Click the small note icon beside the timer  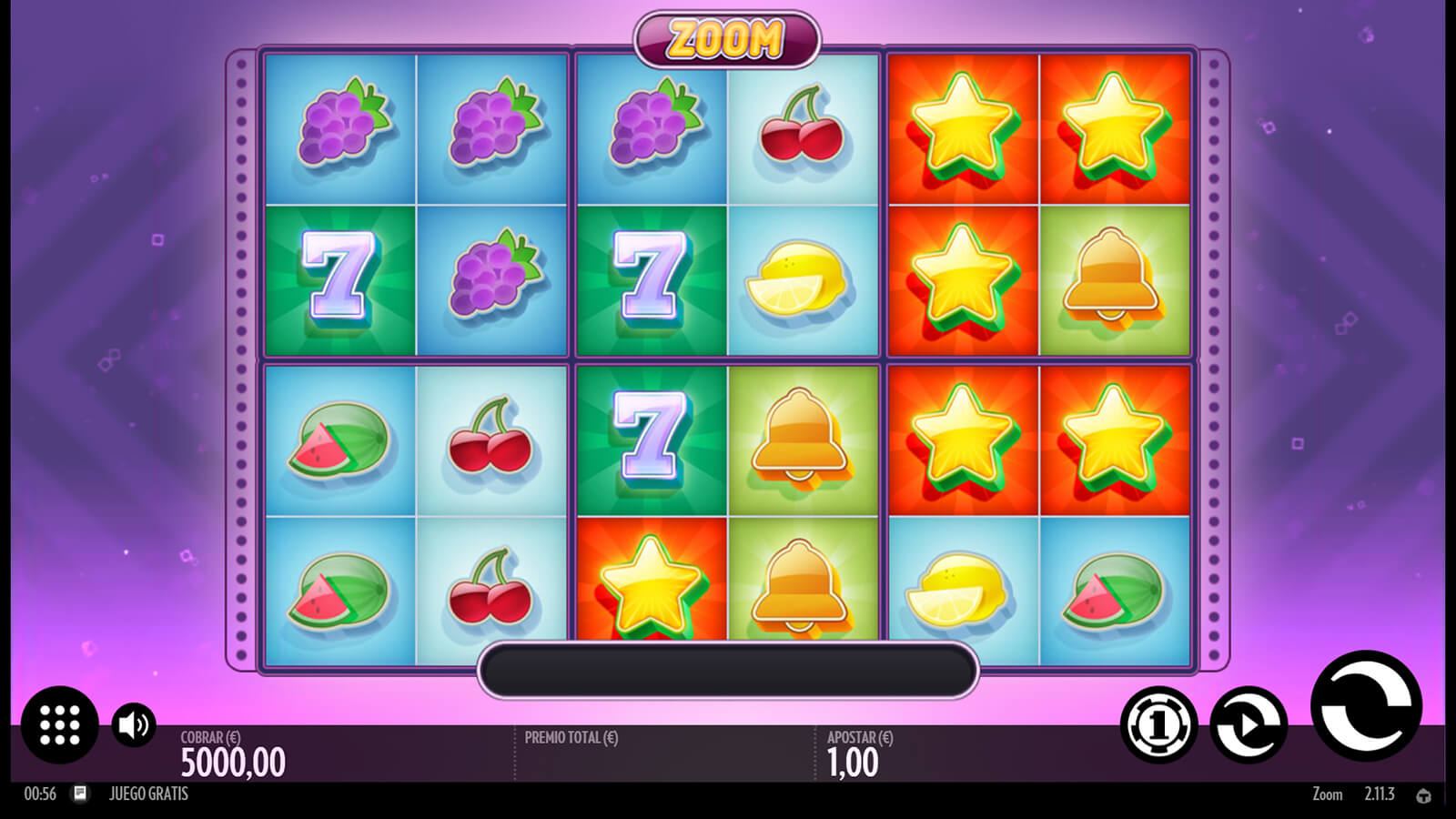point(80,794)
